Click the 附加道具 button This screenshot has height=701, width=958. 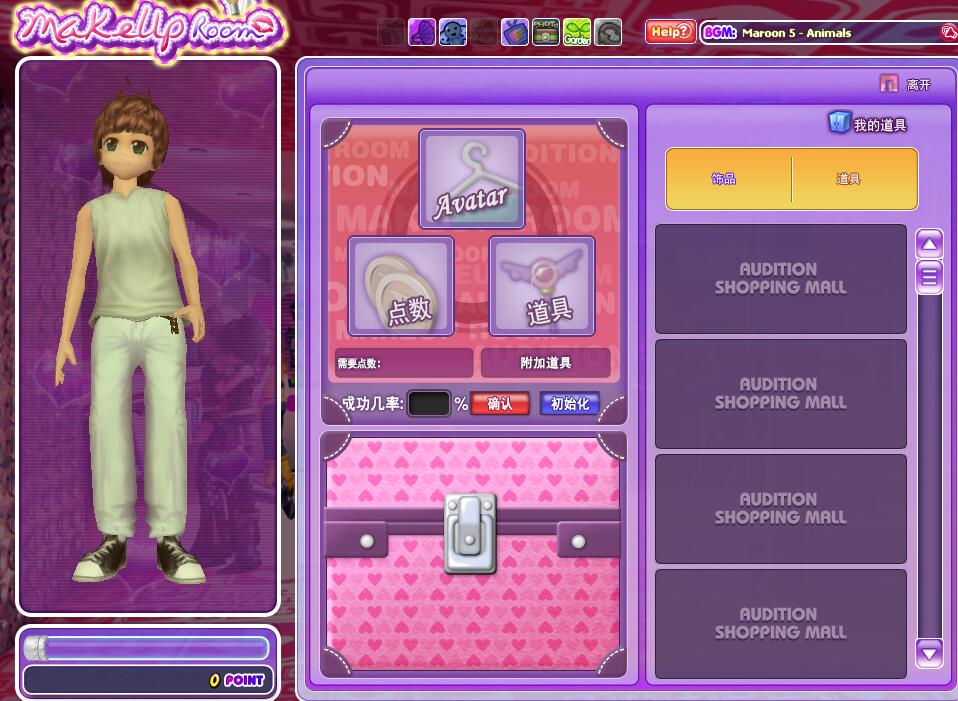(545, 362)
